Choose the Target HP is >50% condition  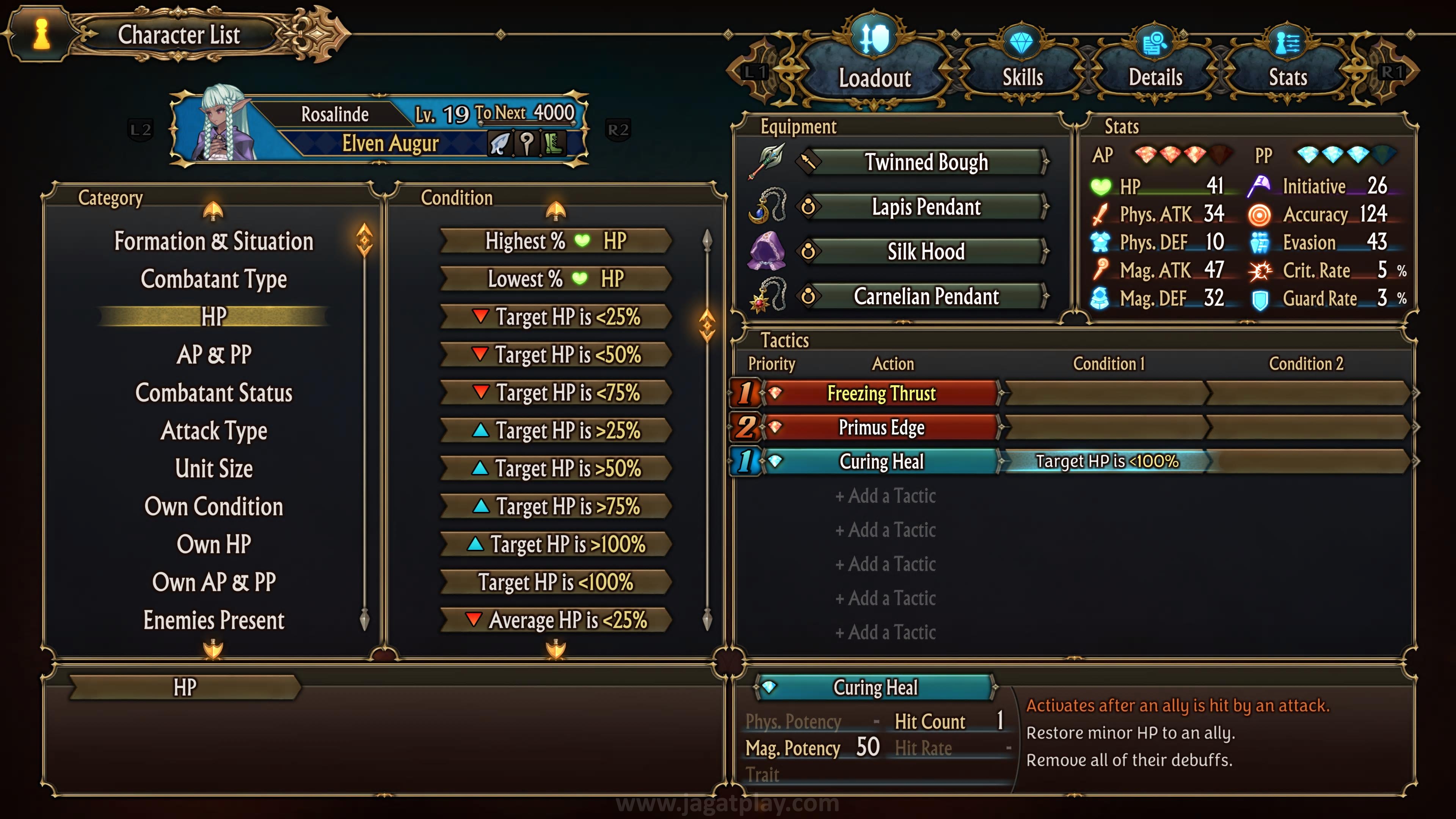click(555, 469)
